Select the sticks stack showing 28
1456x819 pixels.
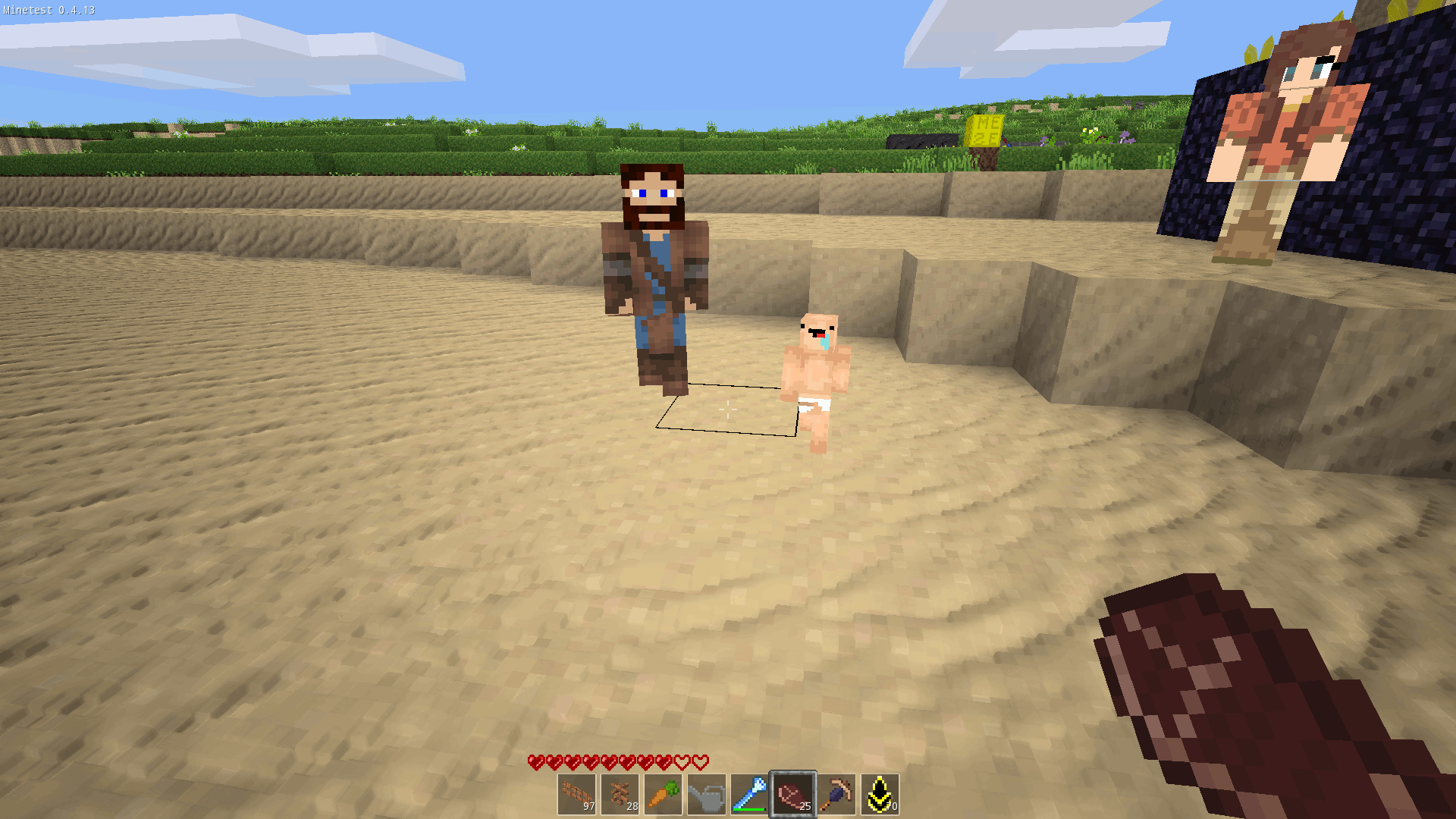click(622, 792)
